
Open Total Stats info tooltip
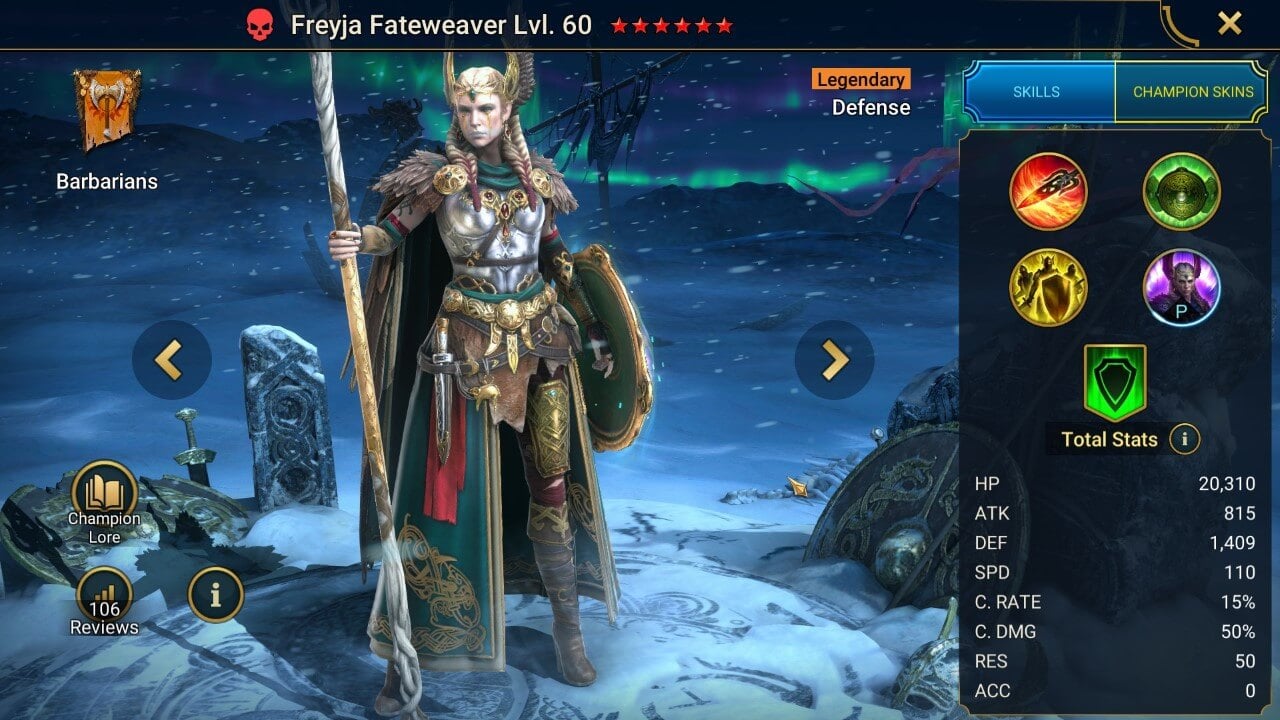[x=1185, y=439]
